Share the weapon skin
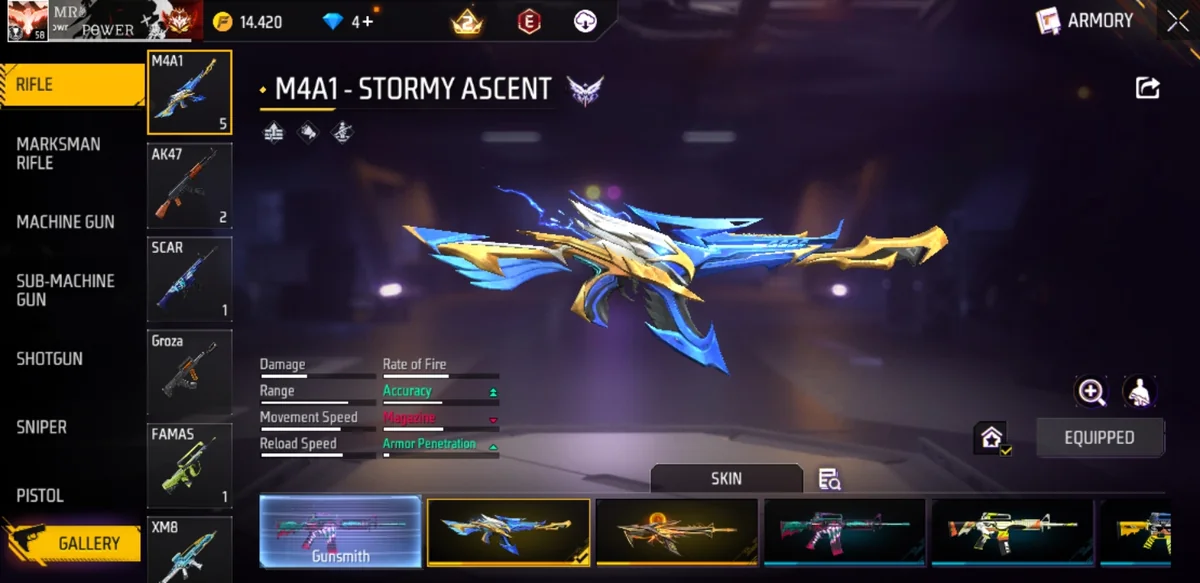The height and width of the screenshot is (583, 1200). point(1147,88)
